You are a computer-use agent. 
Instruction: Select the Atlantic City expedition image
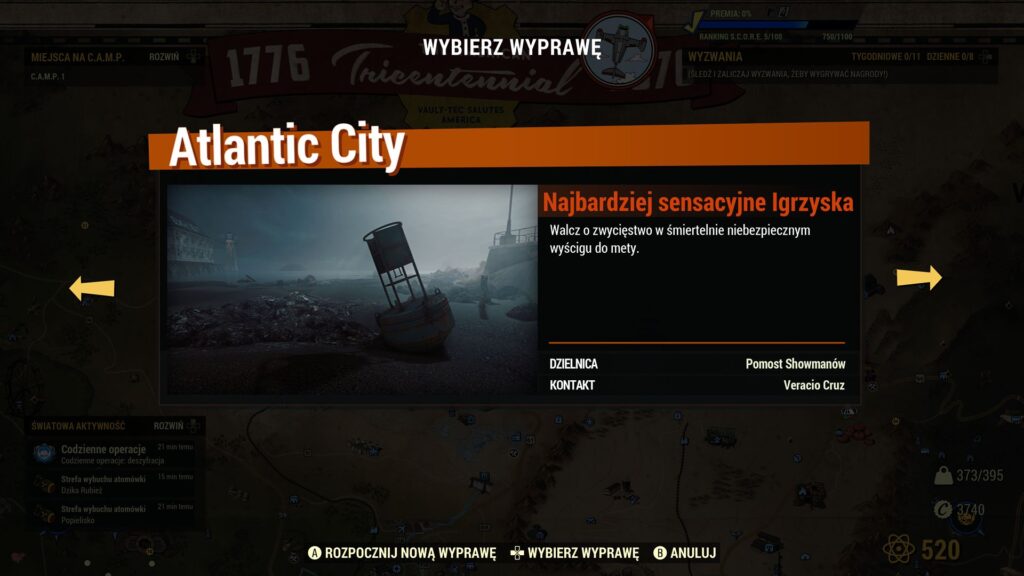[352, 289]
